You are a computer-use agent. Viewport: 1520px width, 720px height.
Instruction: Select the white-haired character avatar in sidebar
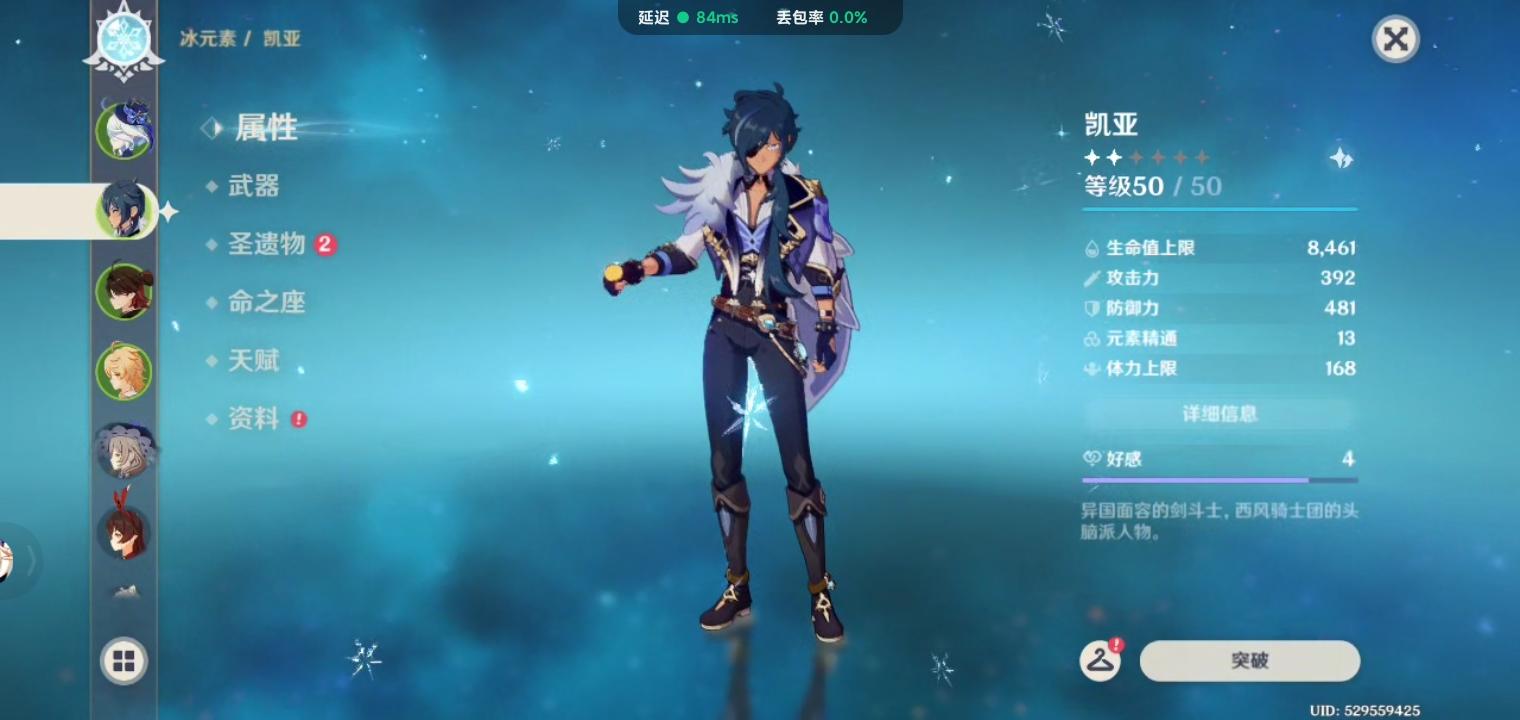[124, 451]
